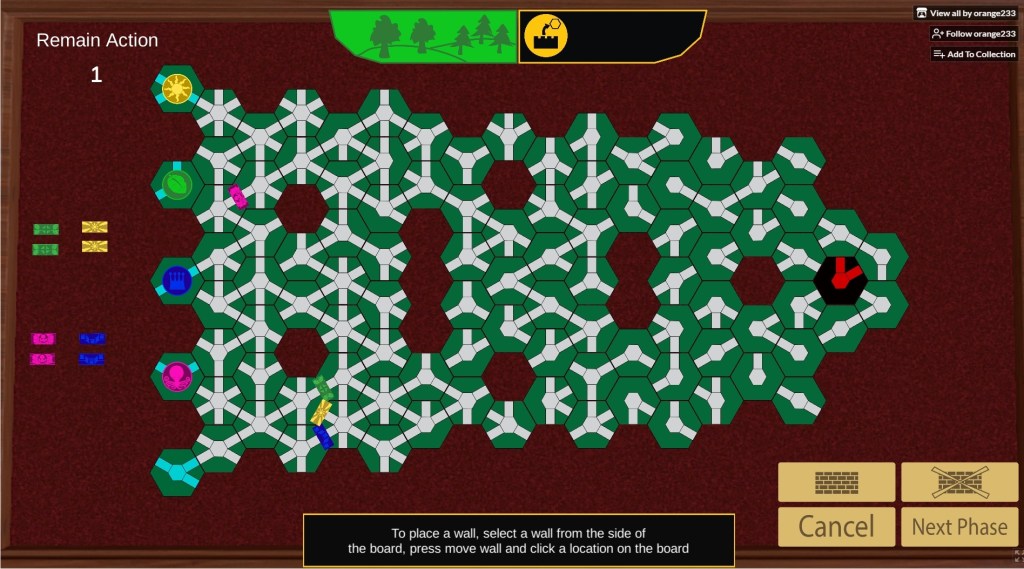Open View all by orange233
The height and width of the screenshot is (569, 1024).
965,13
